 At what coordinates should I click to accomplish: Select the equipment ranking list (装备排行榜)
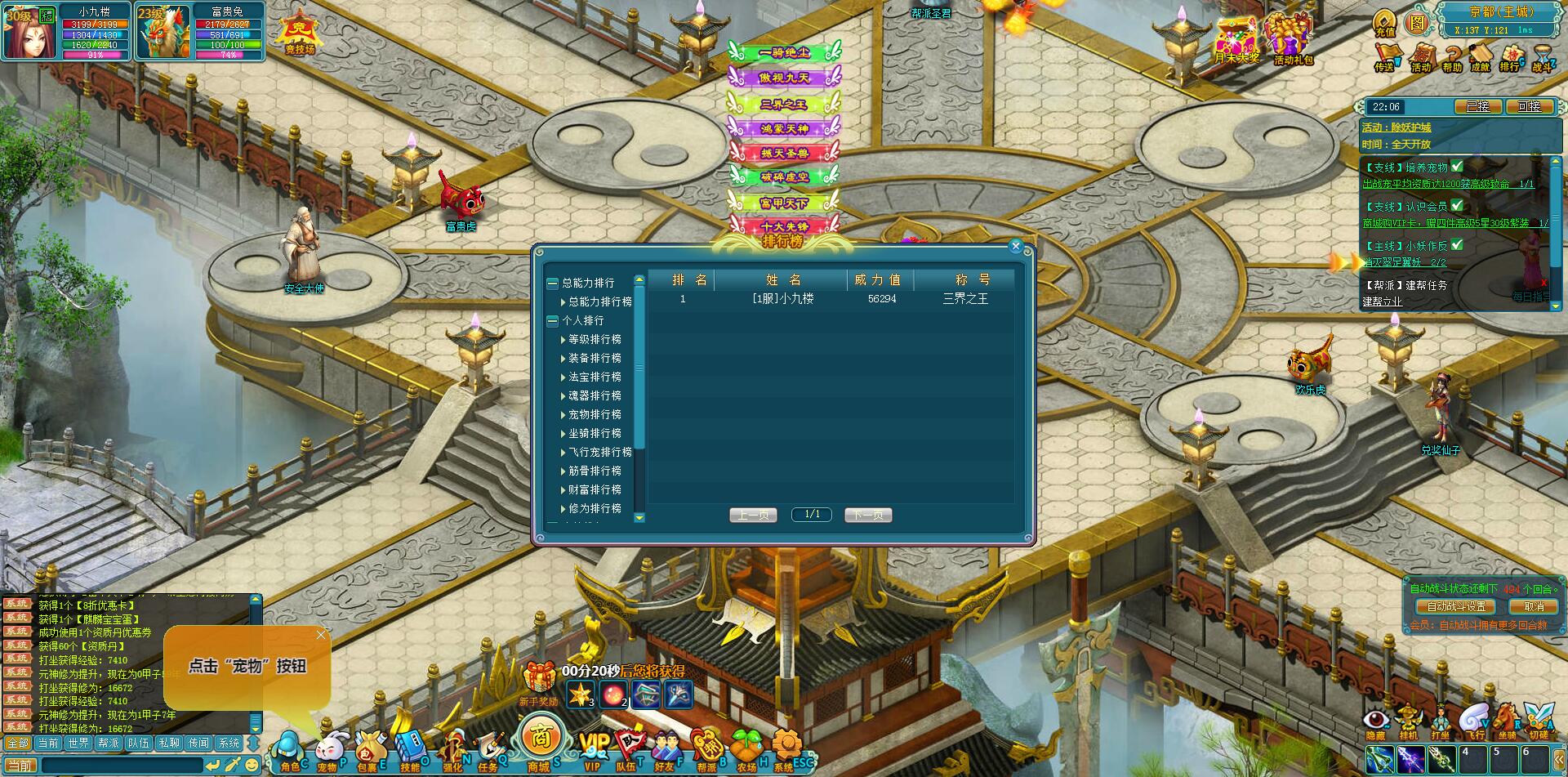coord(595,358)
